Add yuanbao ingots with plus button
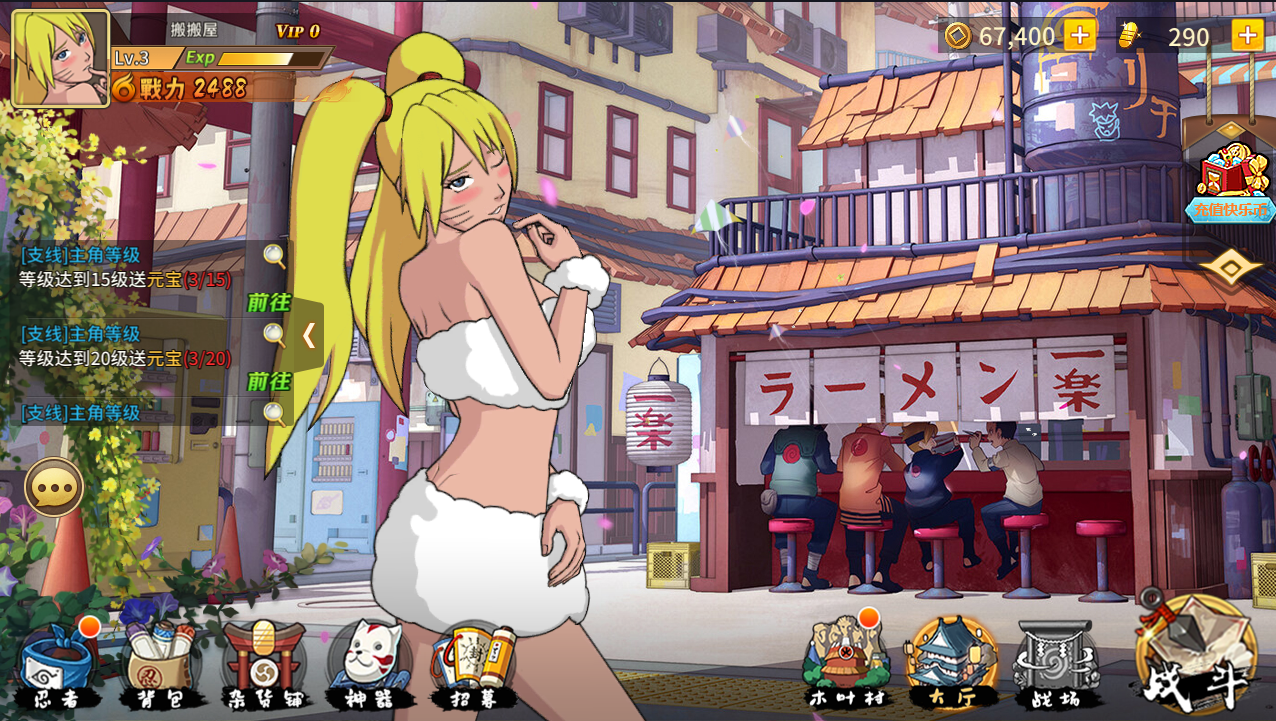Viewport: 1276px width, 721px height. [1247, 36]
